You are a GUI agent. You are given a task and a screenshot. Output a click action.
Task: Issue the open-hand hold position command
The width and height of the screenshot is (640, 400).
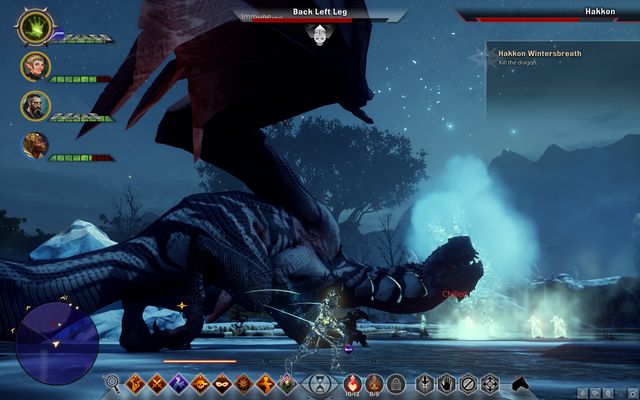445,382
